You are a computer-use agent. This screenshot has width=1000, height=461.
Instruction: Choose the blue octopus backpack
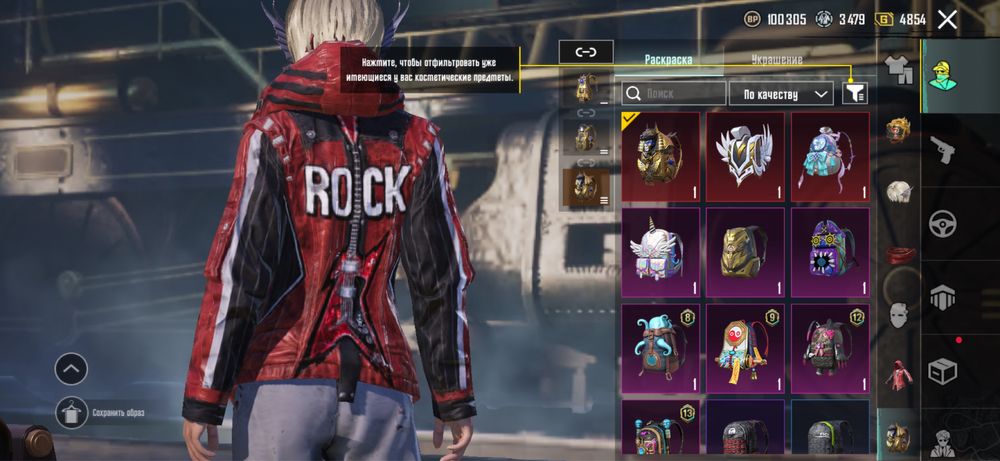click(x=660, y=348)
